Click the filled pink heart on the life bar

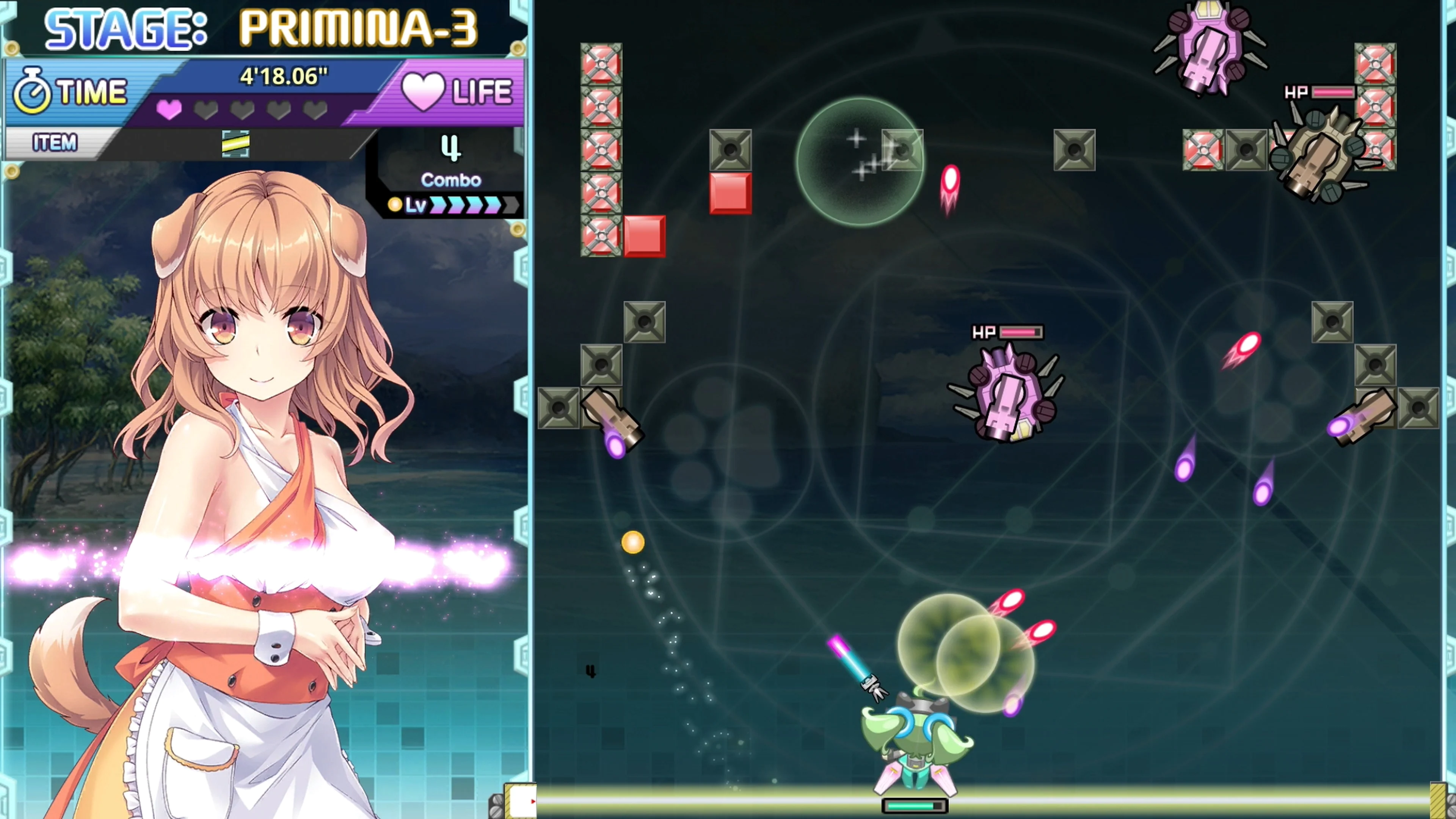(169, 111)
